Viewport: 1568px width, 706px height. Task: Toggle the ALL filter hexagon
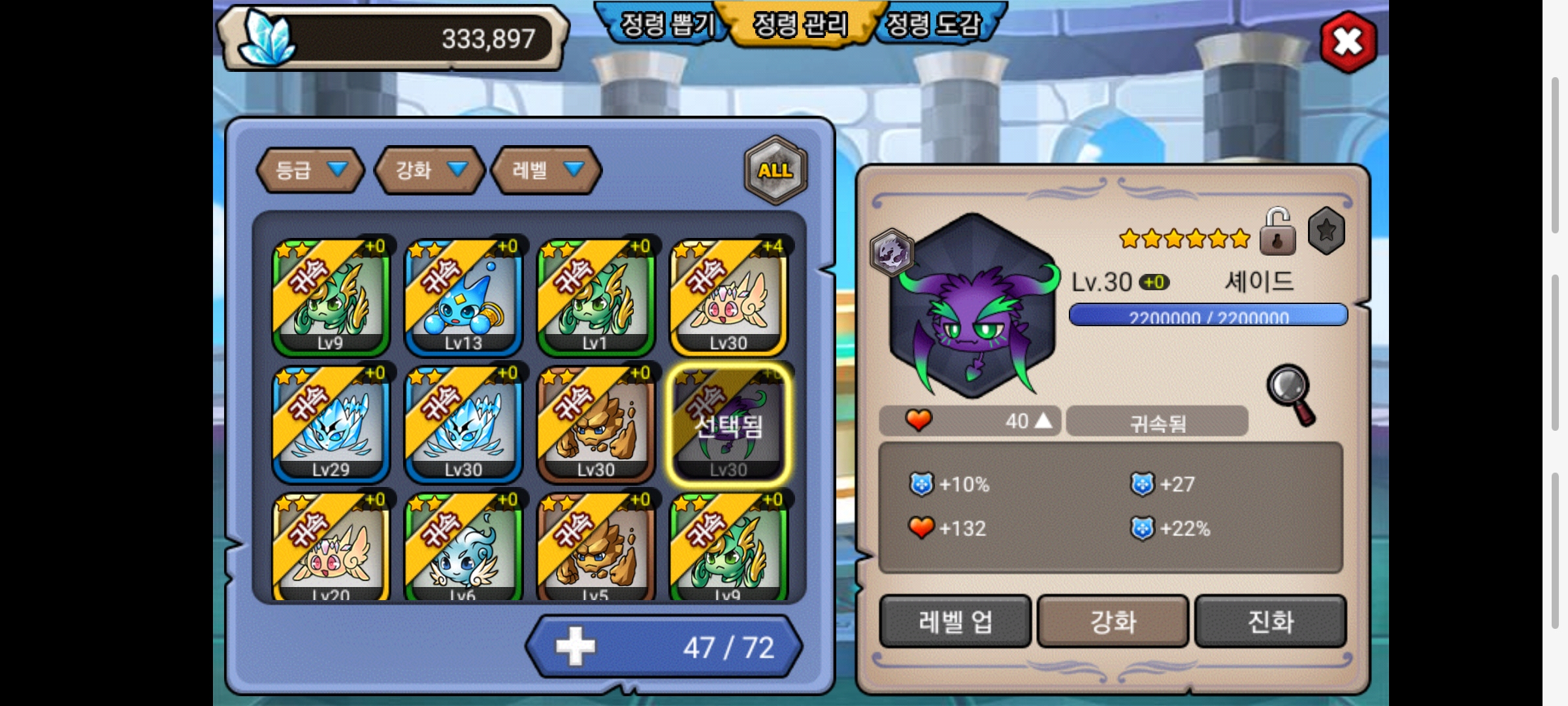click(776, 171)
